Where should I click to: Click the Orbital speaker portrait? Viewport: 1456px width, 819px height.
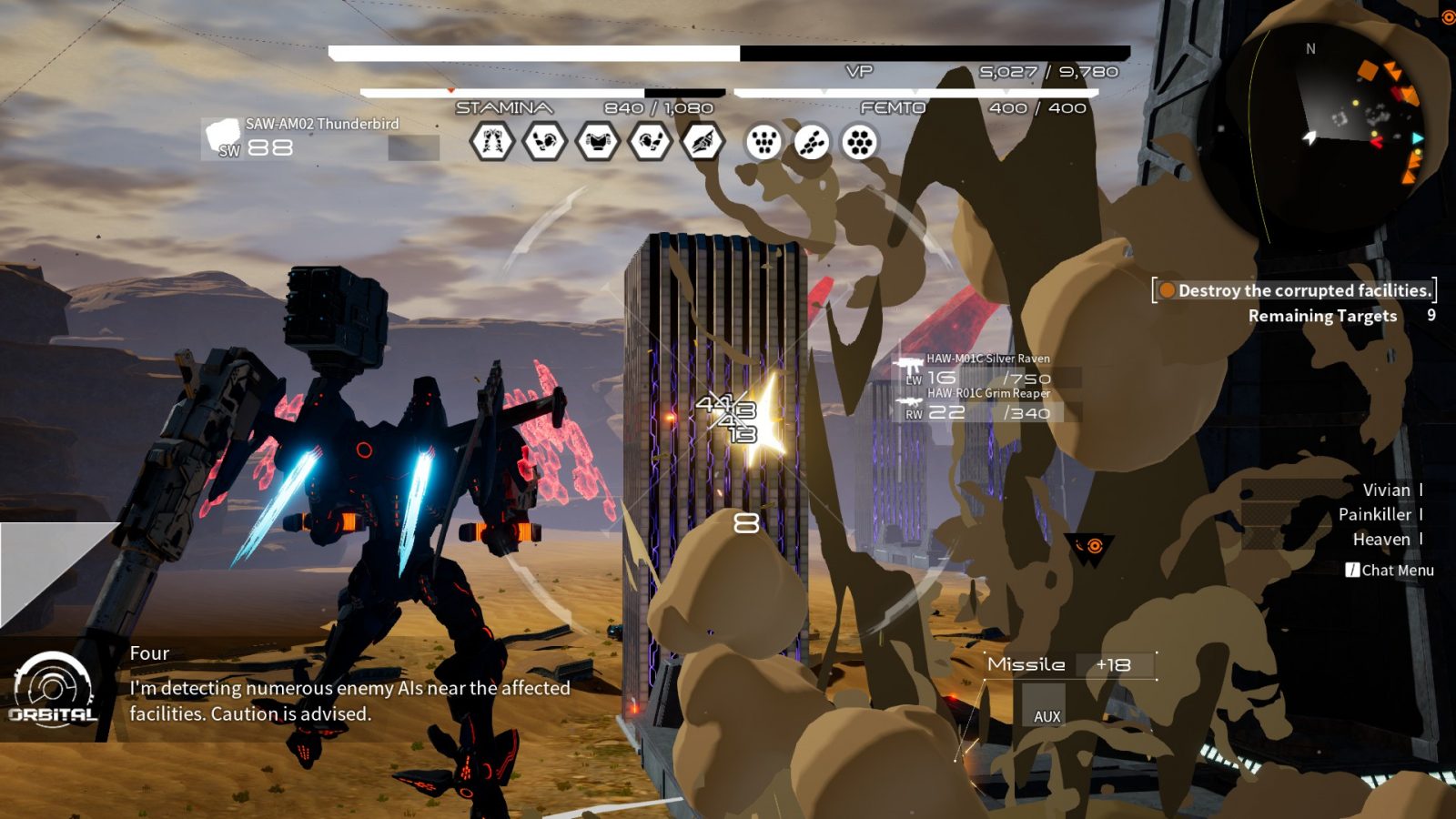pyautogui.click(x=53, y=690)
